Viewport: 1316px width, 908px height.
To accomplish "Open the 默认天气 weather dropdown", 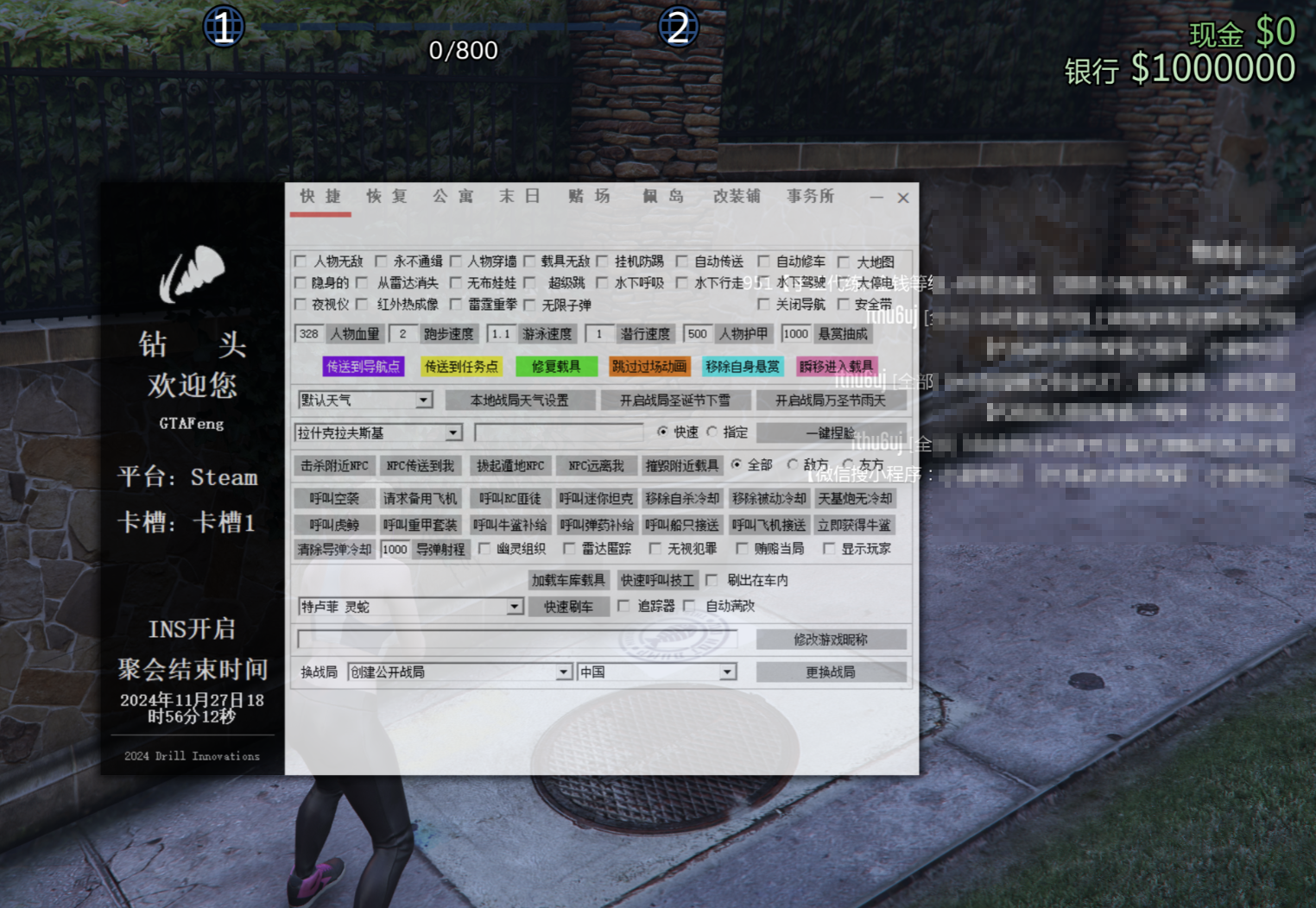I will (x=423, y=400).
